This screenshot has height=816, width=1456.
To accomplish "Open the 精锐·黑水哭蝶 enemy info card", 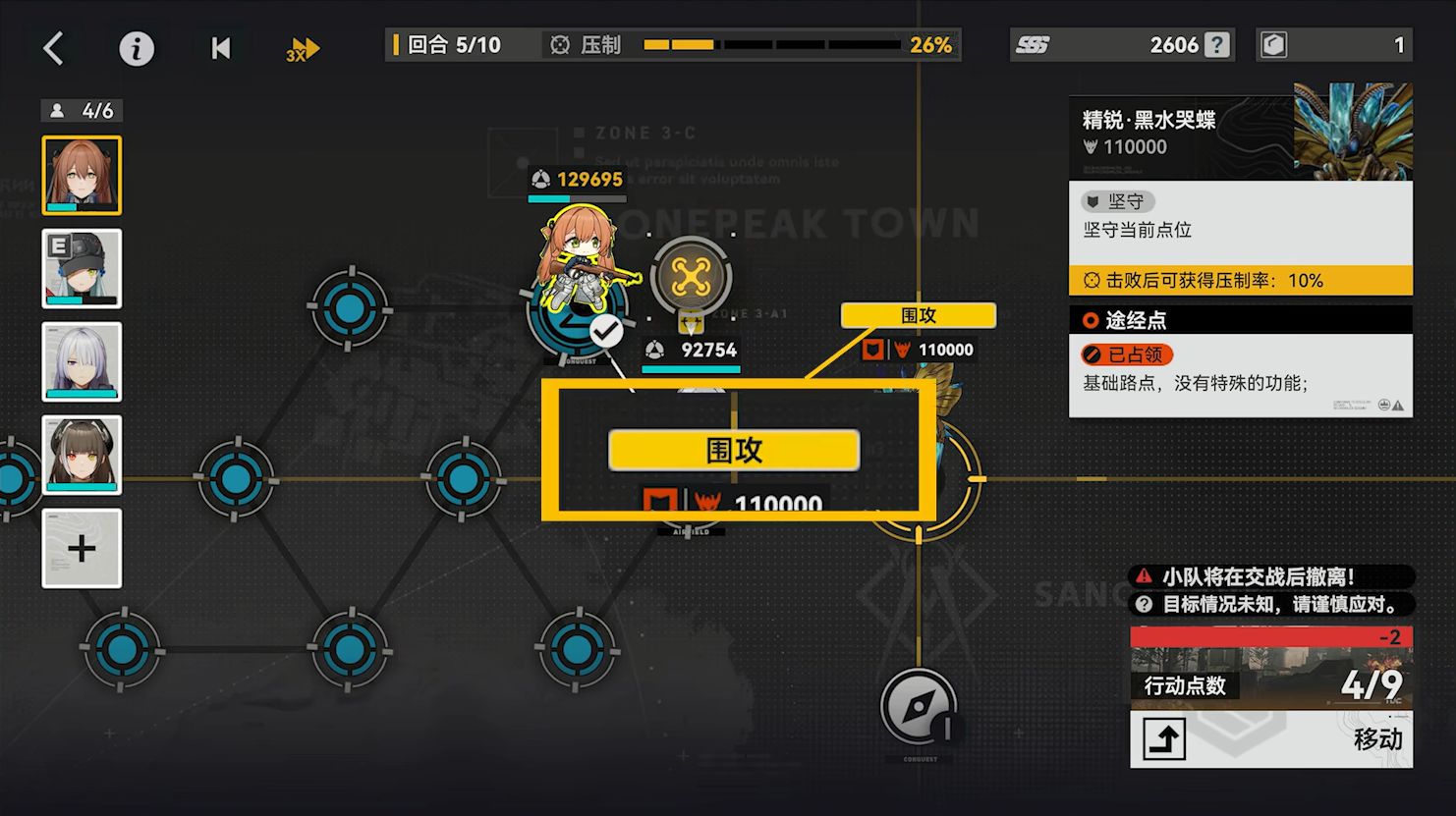I will click(x=1240, y=133).
